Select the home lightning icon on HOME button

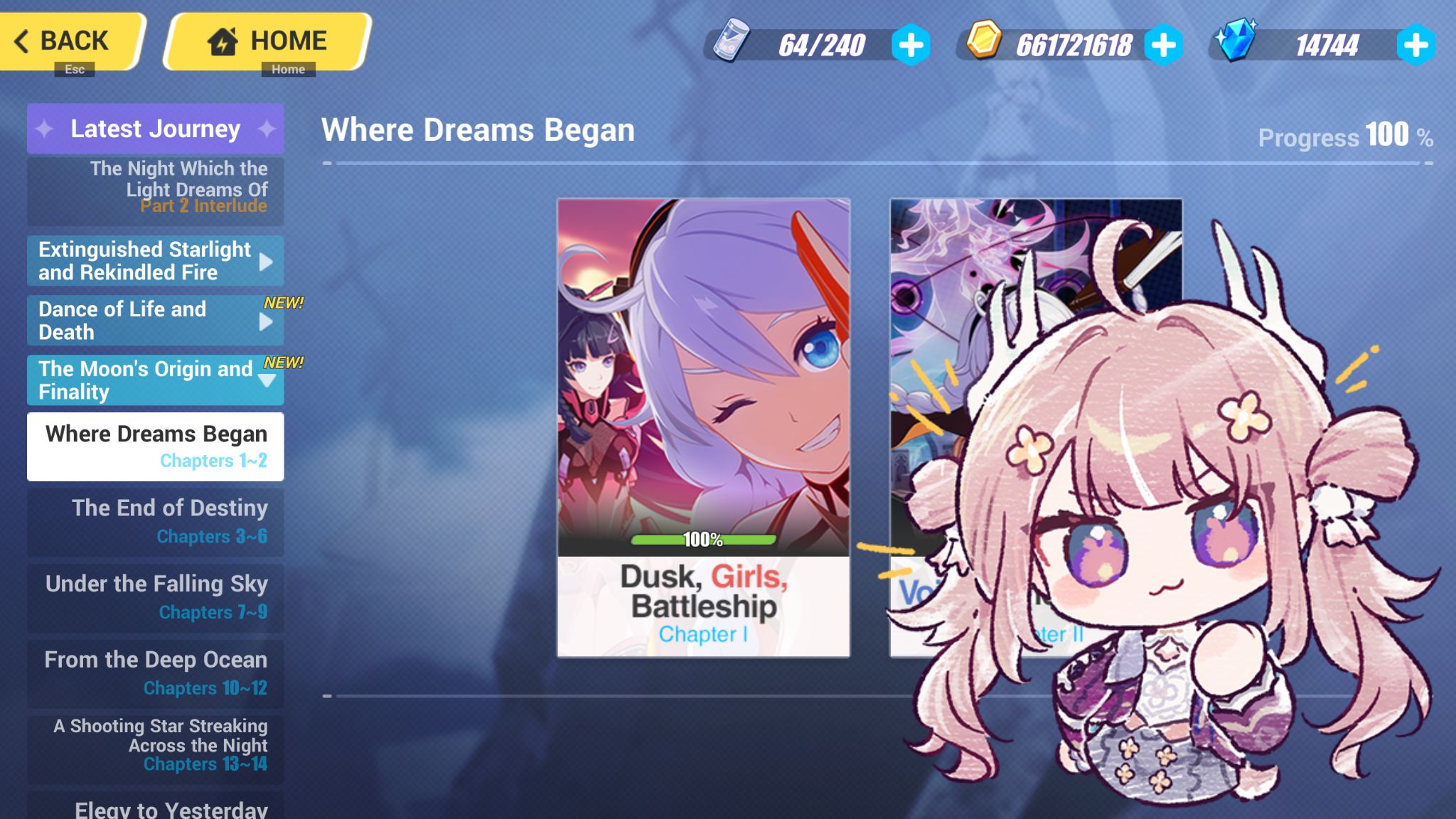(223, 41)
